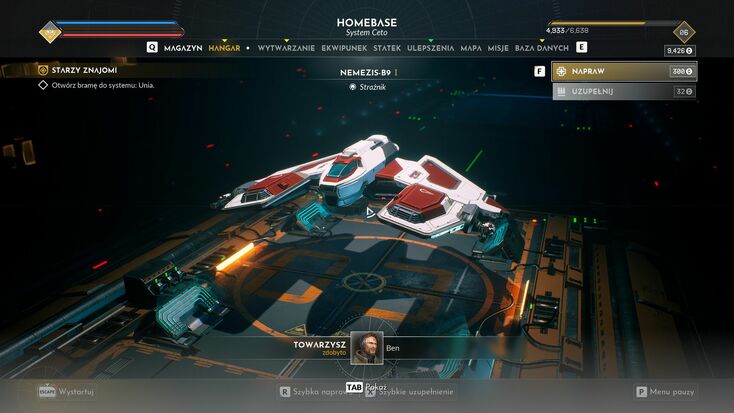Choose the Uzupełnij resupply button

pos(623,91)
